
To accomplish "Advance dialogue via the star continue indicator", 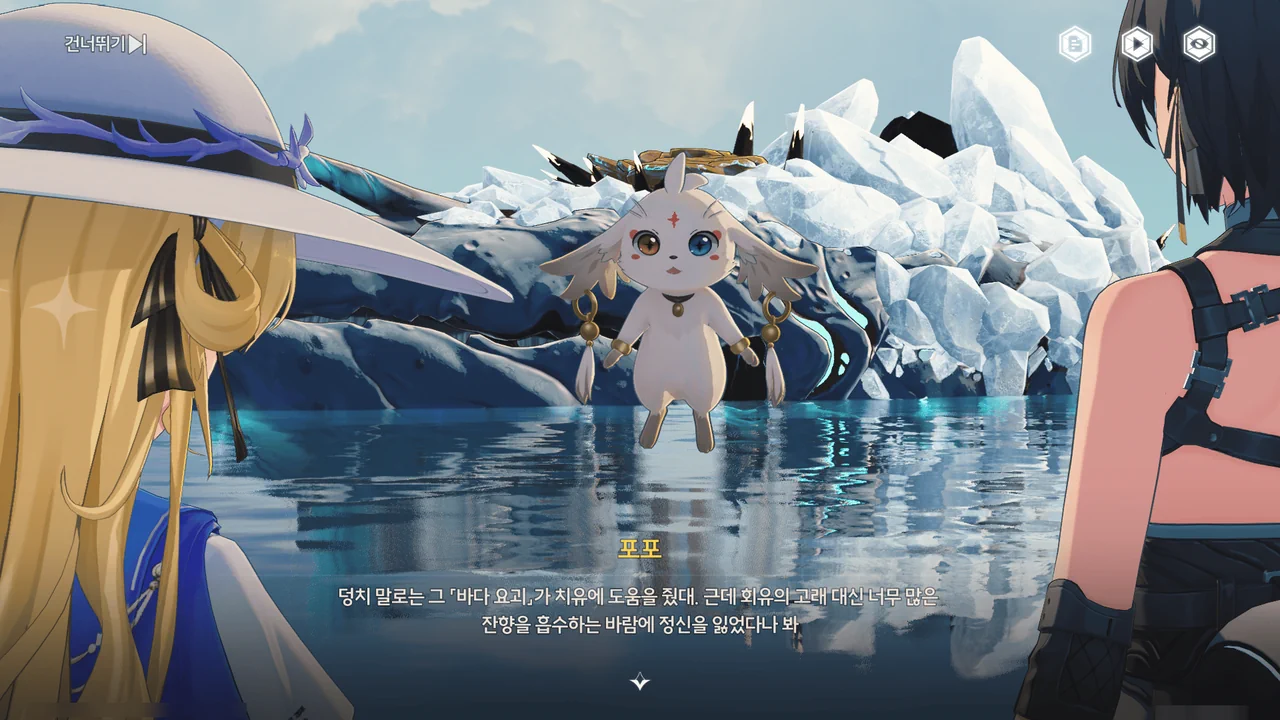I will [640, 682].
